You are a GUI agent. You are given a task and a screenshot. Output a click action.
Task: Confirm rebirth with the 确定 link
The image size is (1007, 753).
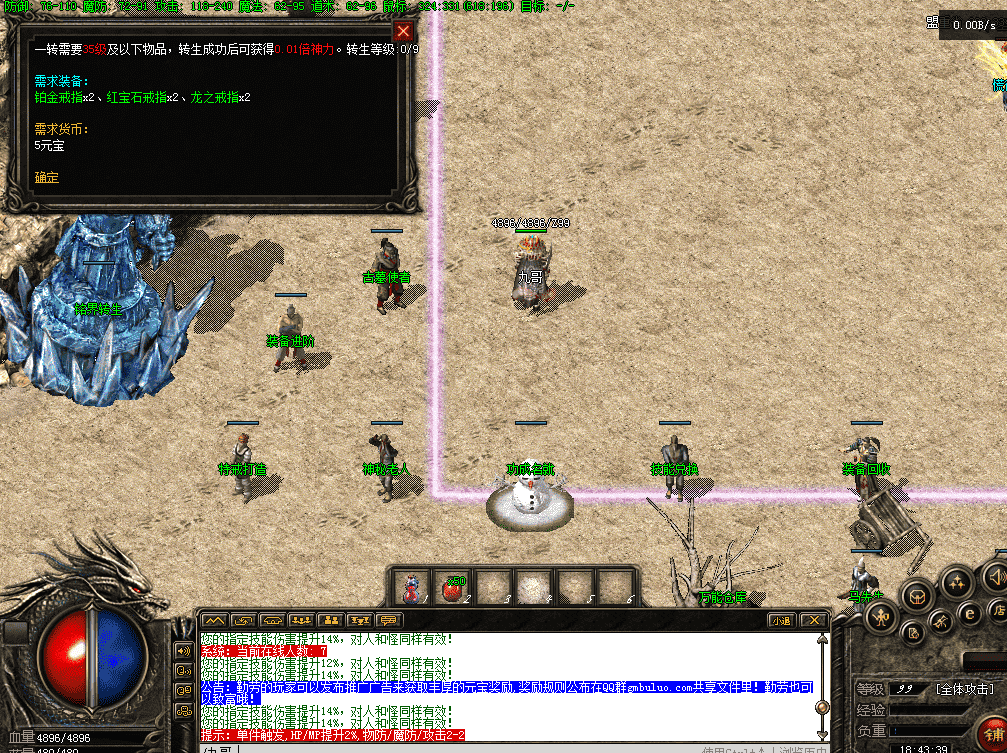tap(46, 178)
